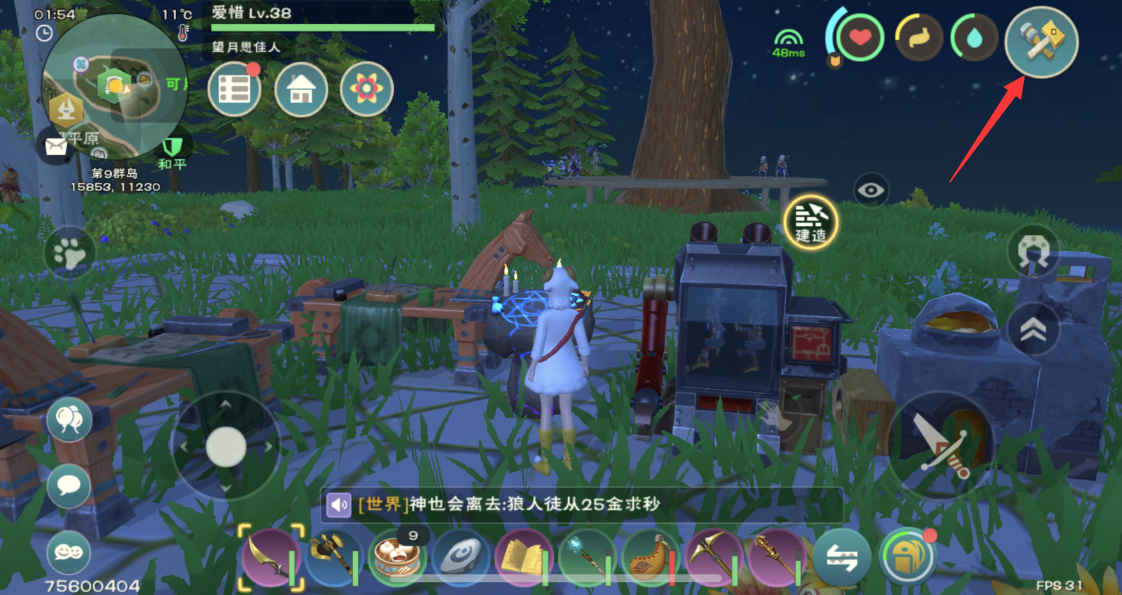Tap the paw print pet button
Viewport: 1122px width, 595px height.
[71, 254]
